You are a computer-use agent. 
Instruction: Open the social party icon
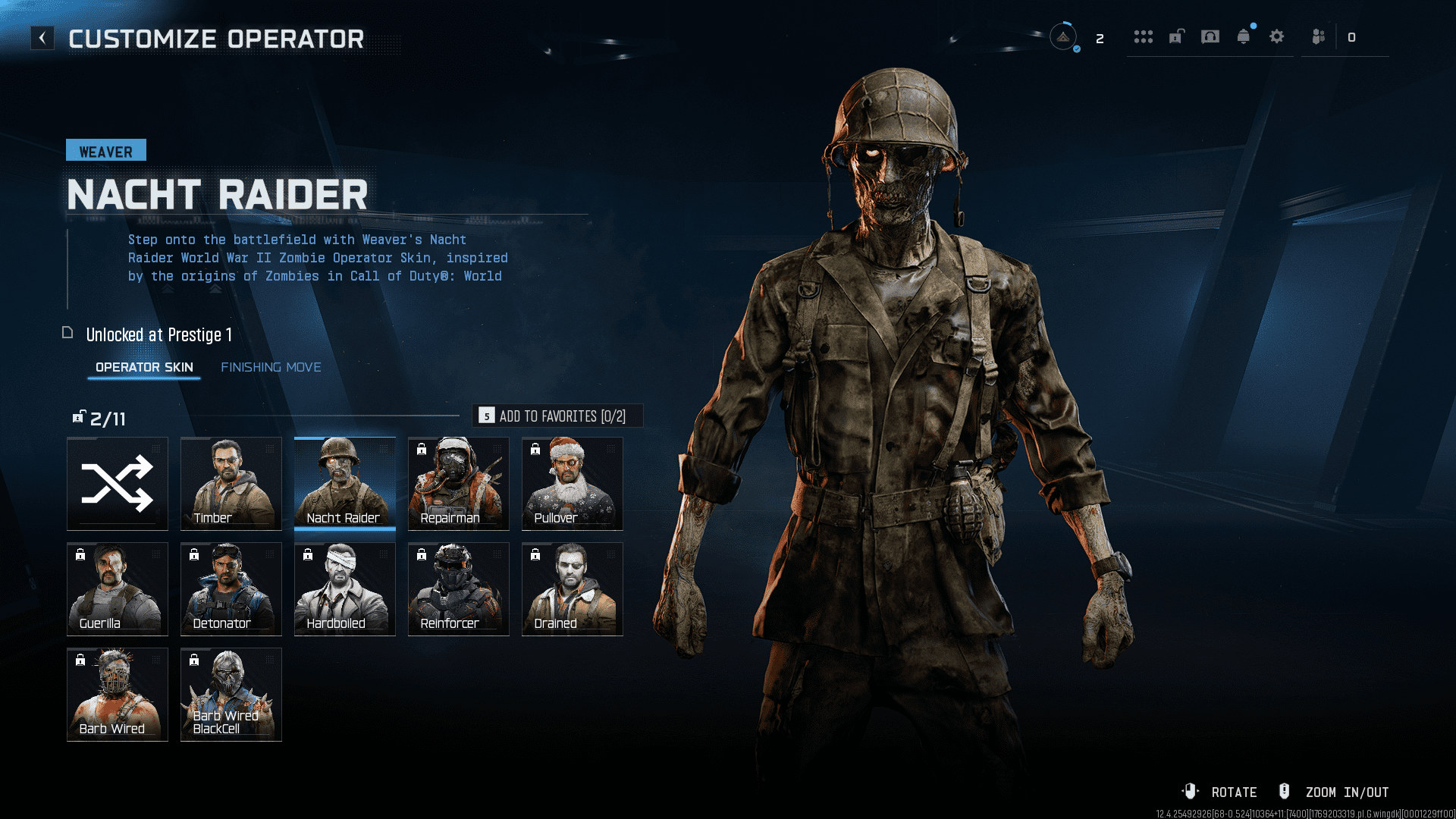1319,36
